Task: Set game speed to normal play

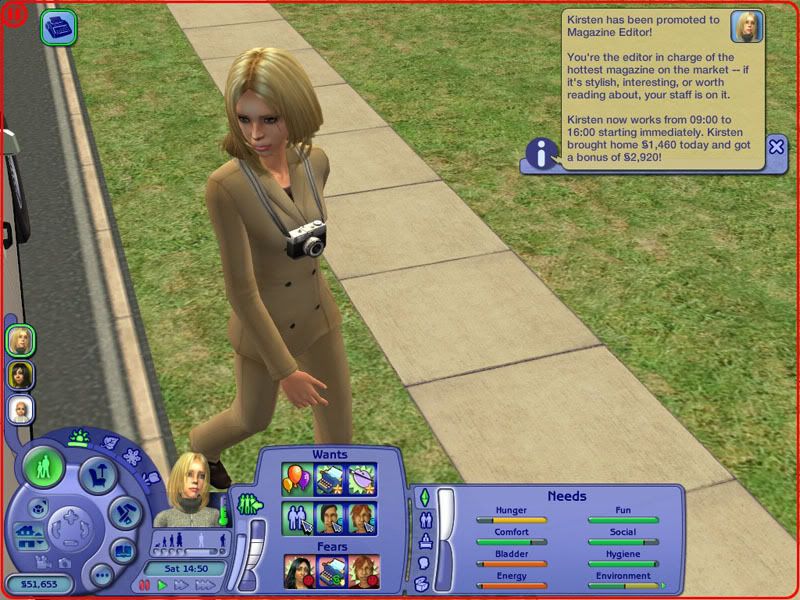Action: pos(162,585)
